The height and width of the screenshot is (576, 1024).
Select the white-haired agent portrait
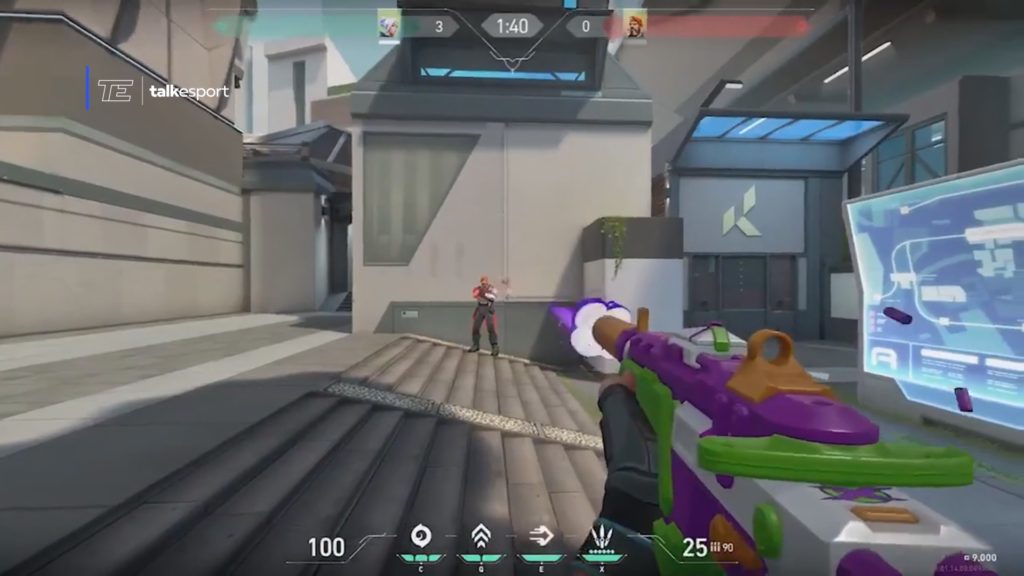coord(389,26)
